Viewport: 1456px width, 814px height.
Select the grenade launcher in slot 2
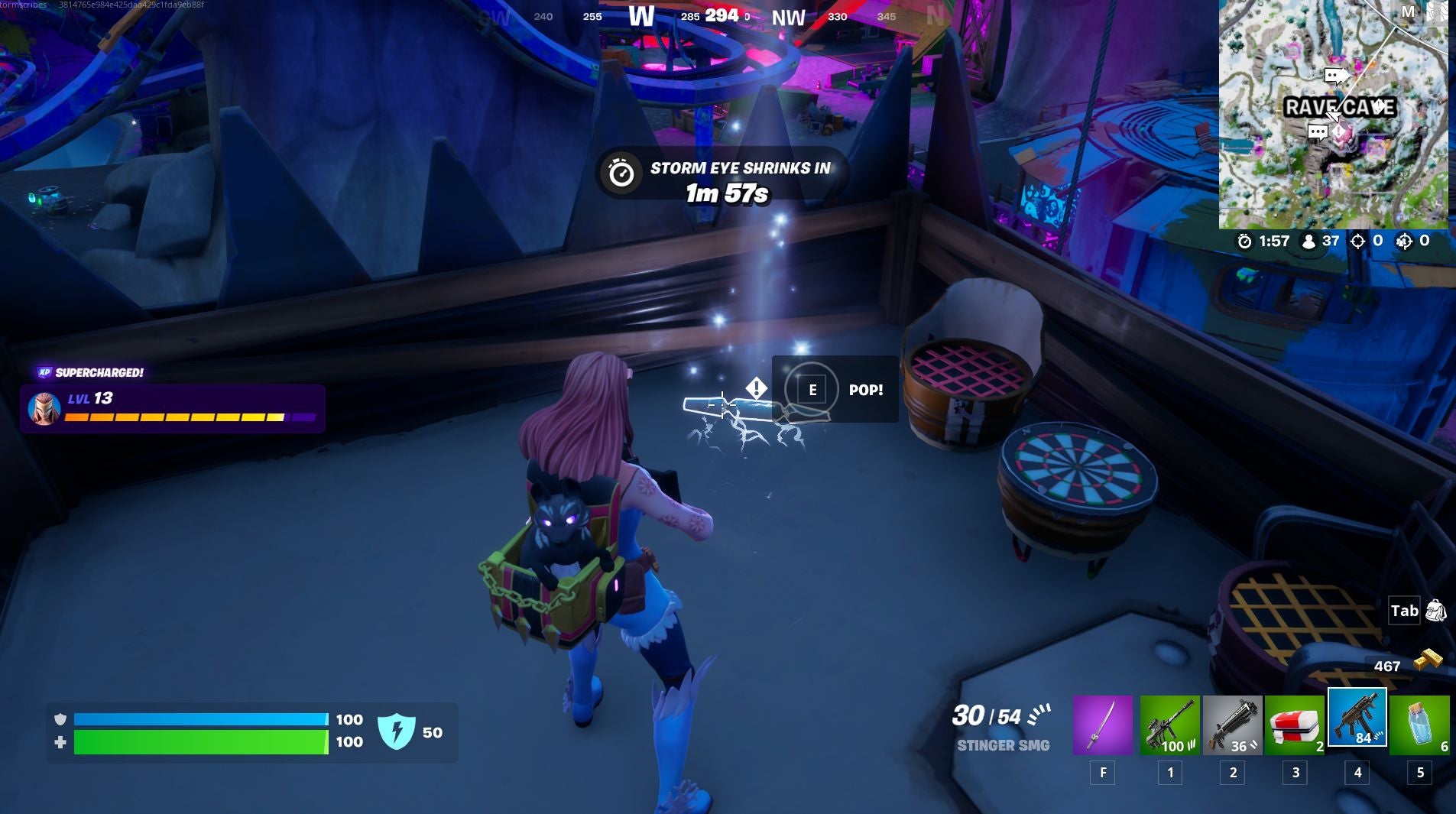click(1233, 722)
